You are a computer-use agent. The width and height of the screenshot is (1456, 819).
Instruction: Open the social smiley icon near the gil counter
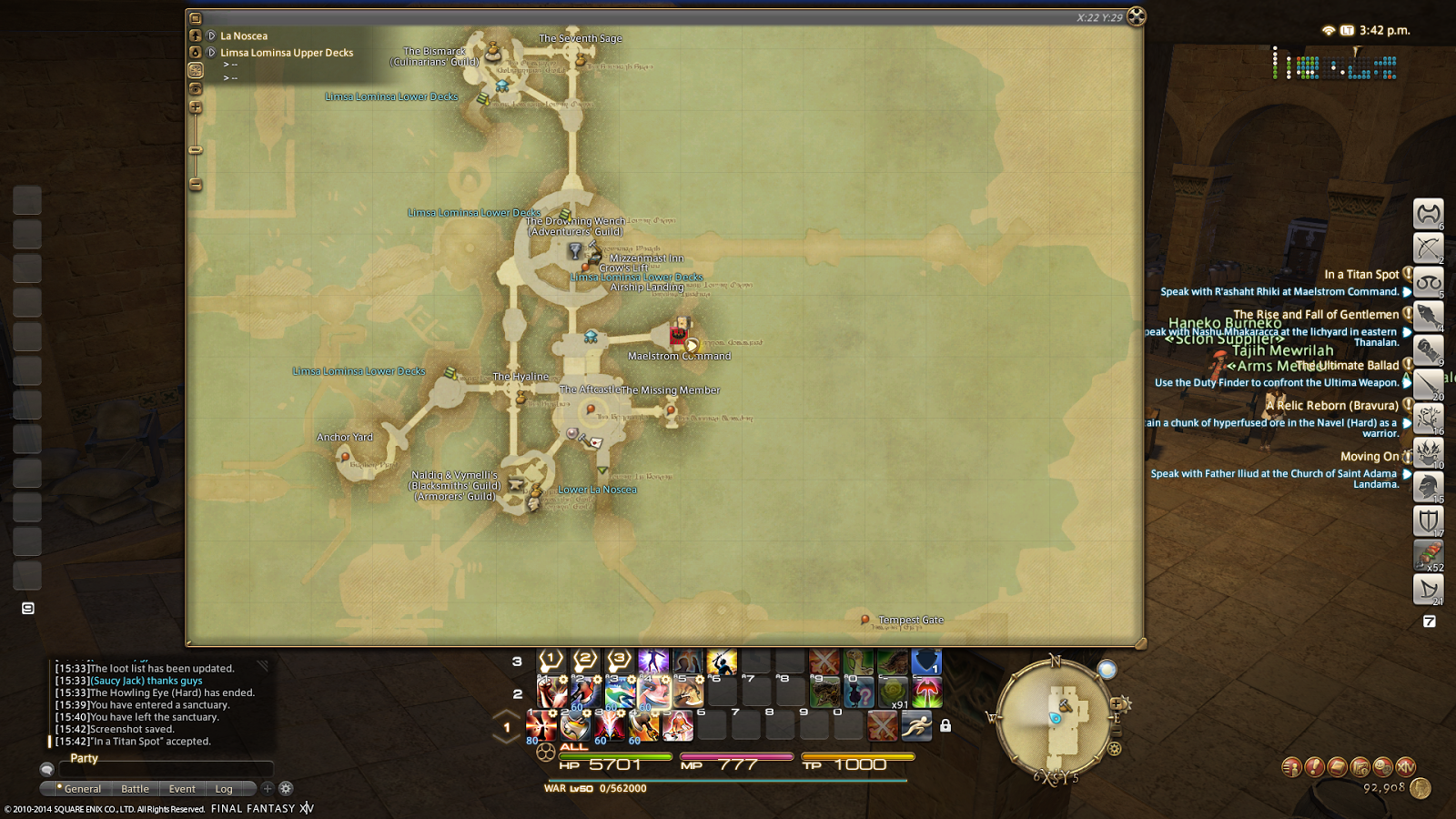(1382, 767)
